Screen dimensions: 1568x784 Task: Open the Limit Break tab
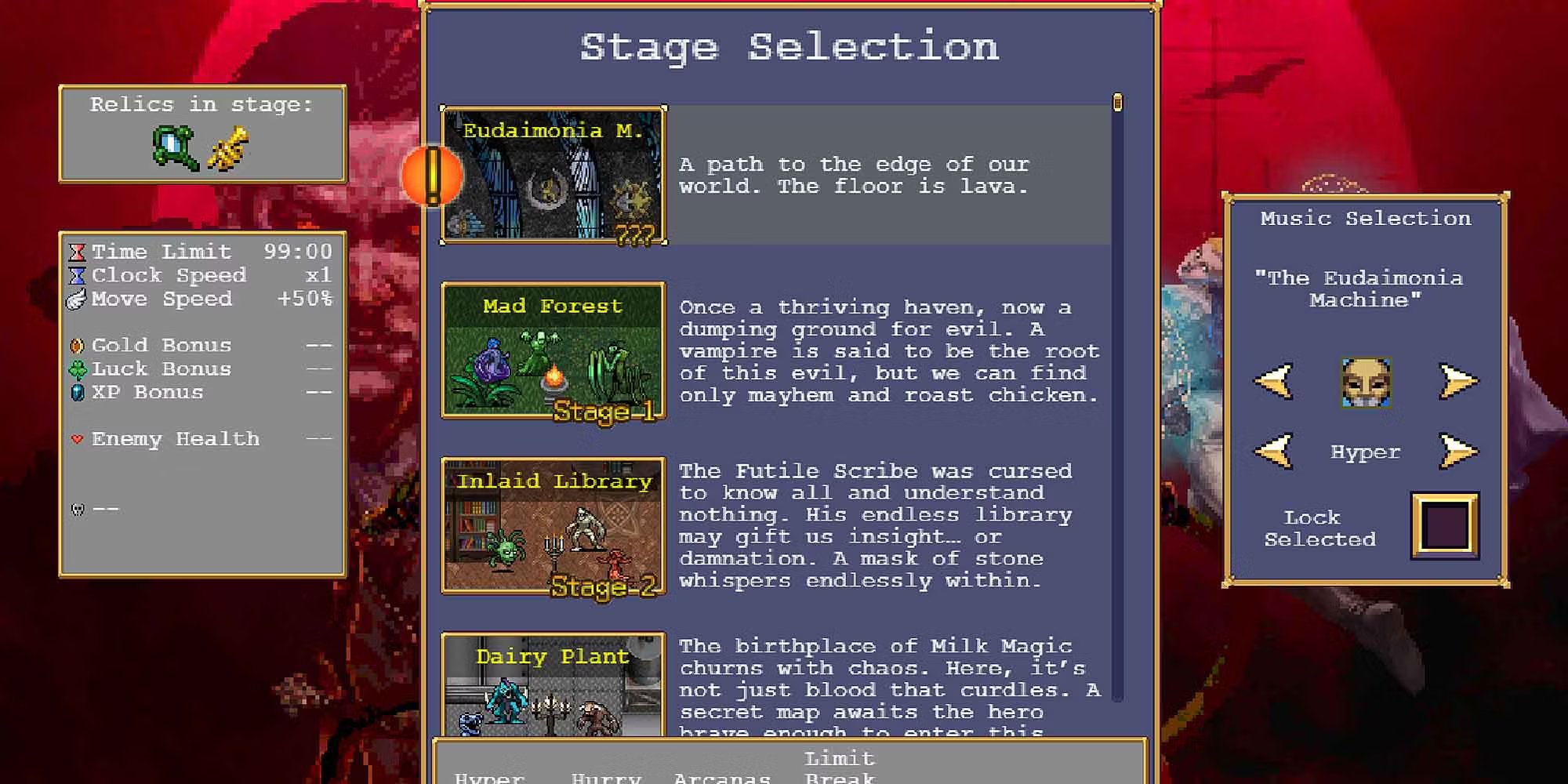839,768
